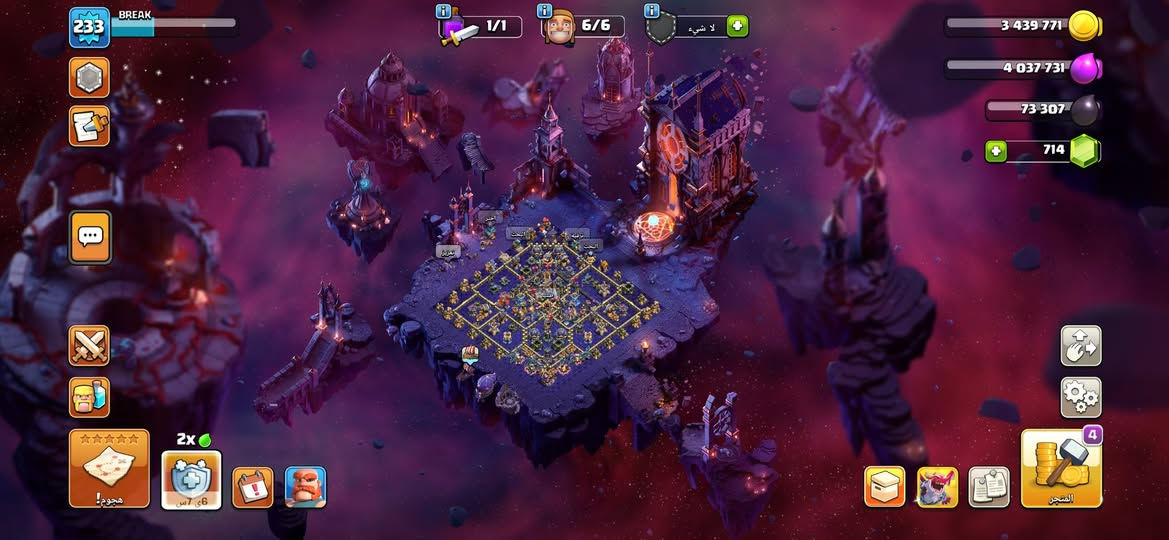Show info for the builder count 6/6
This screenshot has width=1169, height=540.
[545, 11]
